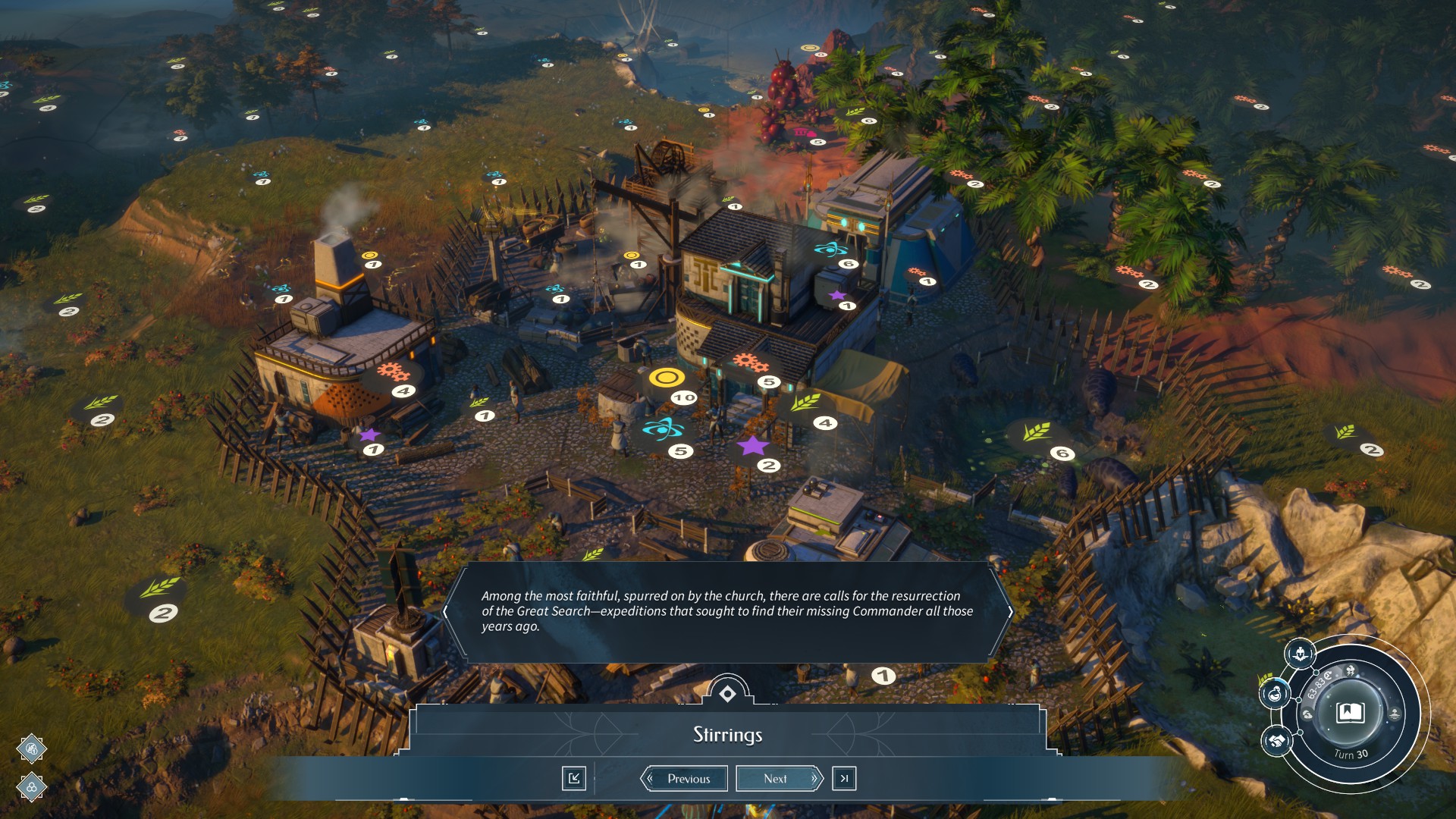Click the Next button
Screen dimensions: 1456x819
[x=777, y=778]
